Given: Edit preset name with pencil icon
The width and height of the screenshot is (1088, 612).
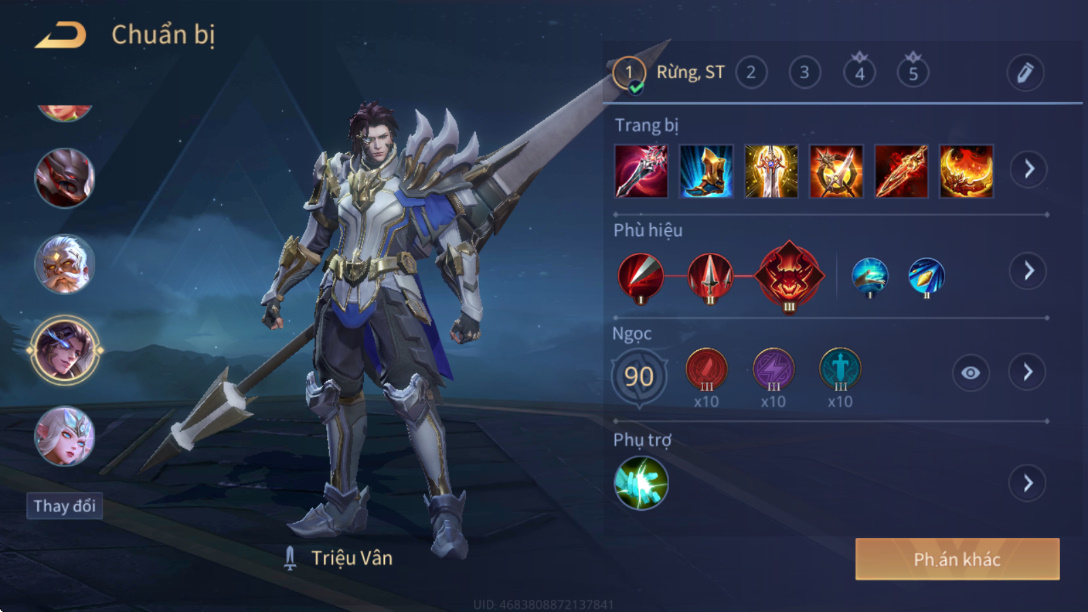Looking at the screenshot, I should pyautogui.click(x=1024, y=72).
